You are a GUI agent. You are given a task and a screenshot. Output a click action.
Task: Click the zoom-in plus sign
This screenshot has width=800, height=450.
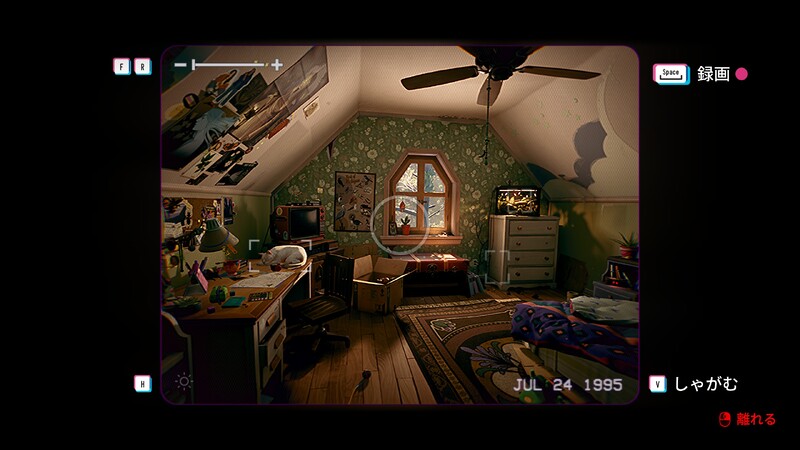pyautogui.click(x=277, y=65)
